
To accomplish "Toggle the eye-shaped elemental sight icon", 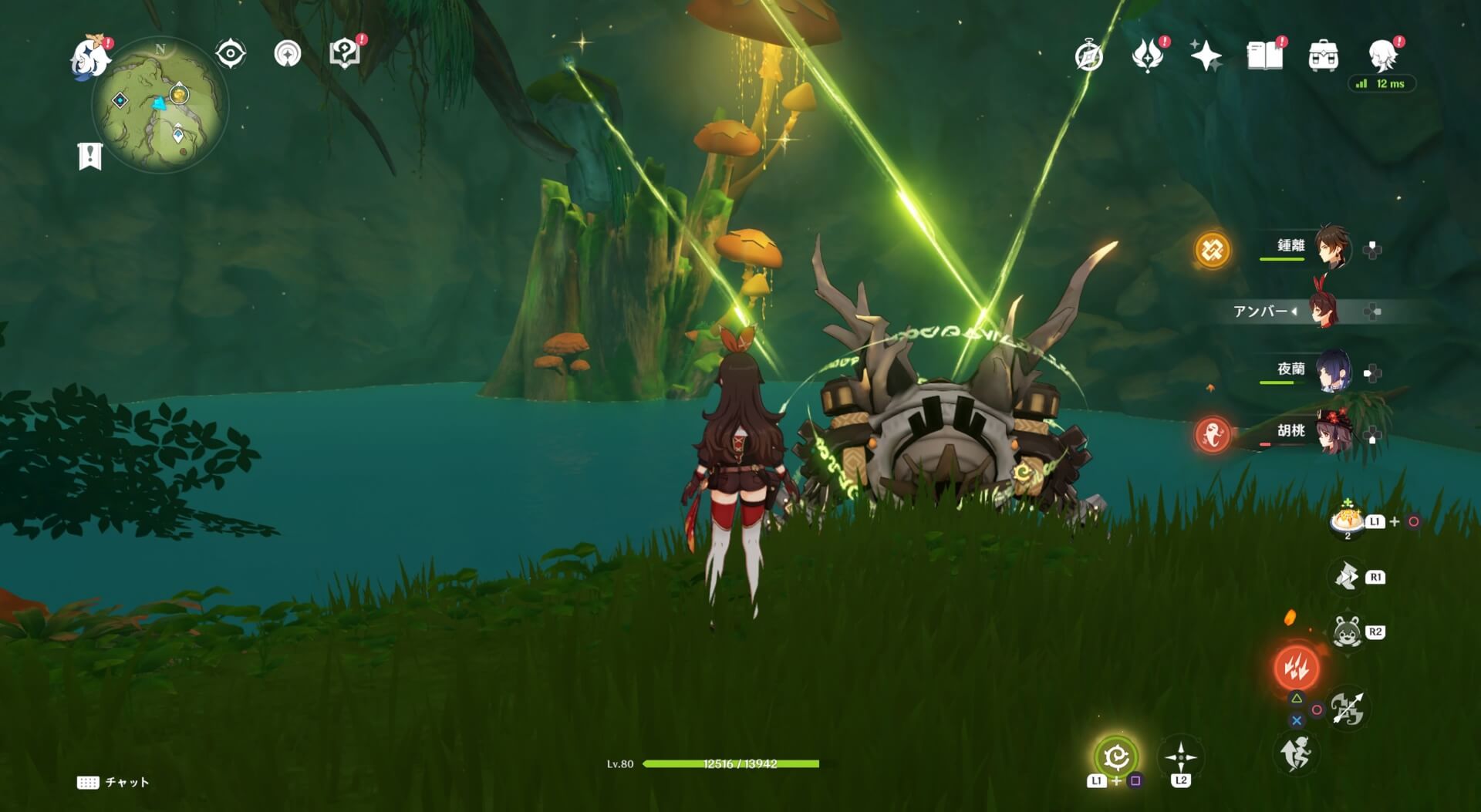I will (x=231, y=54).
